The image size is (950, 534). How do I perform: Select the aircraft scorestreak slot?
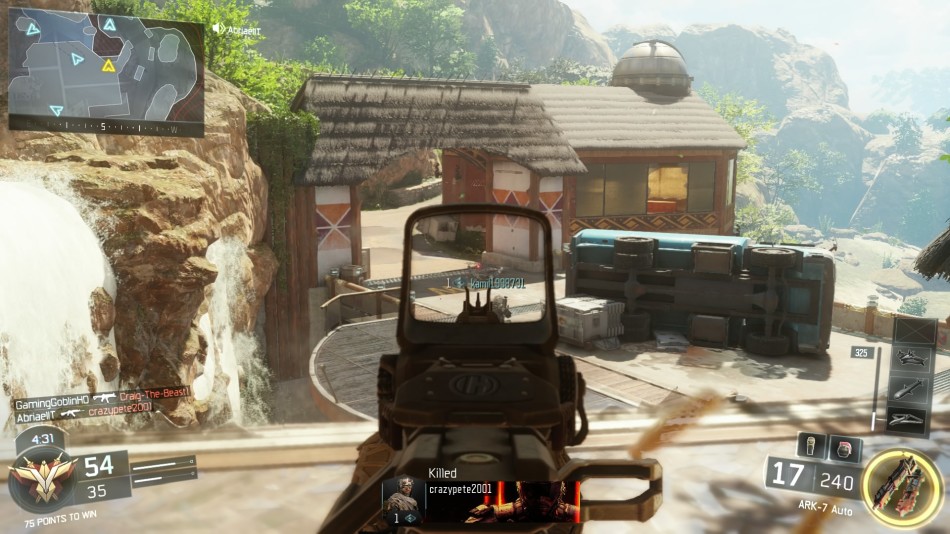pos(914,359)
